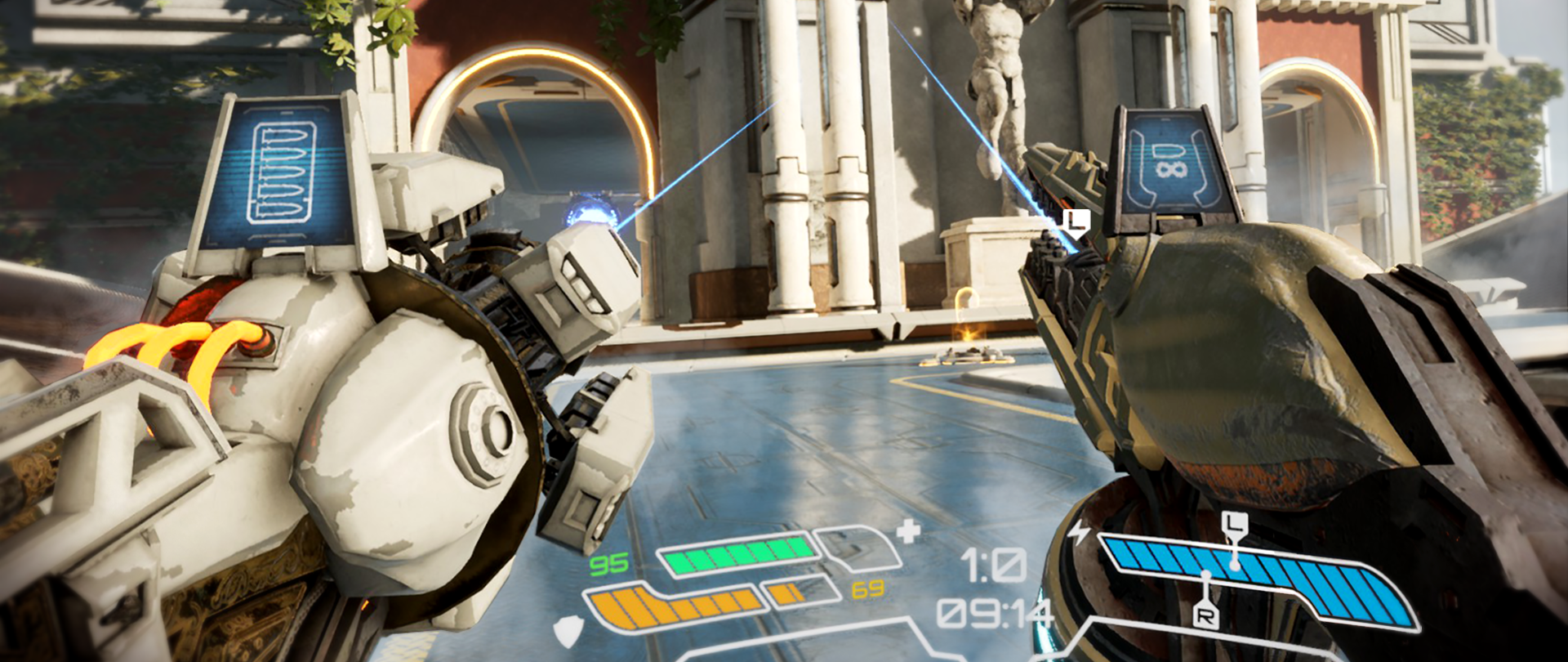Screen dimensions: 1568x662
Task: Select the armor shield icon
Action: click(566, 632)
